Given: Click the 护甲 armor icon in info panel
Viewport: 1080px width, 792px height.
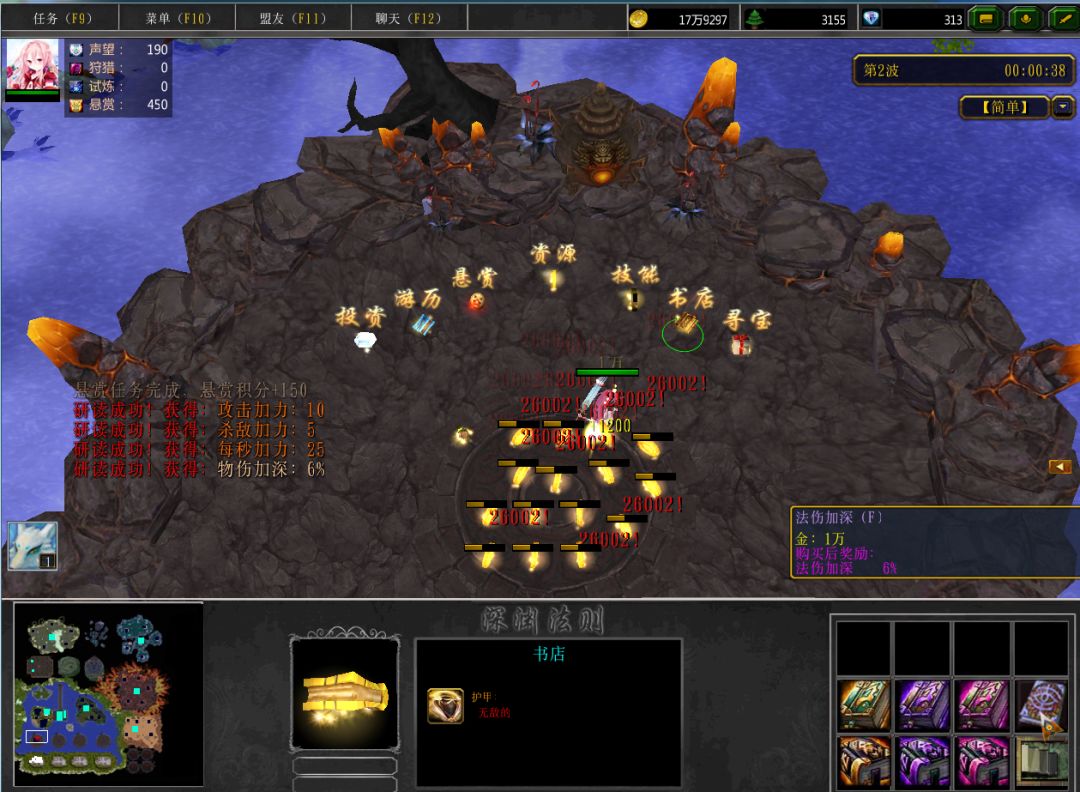Looking at the screenshot, I should 445,705.
